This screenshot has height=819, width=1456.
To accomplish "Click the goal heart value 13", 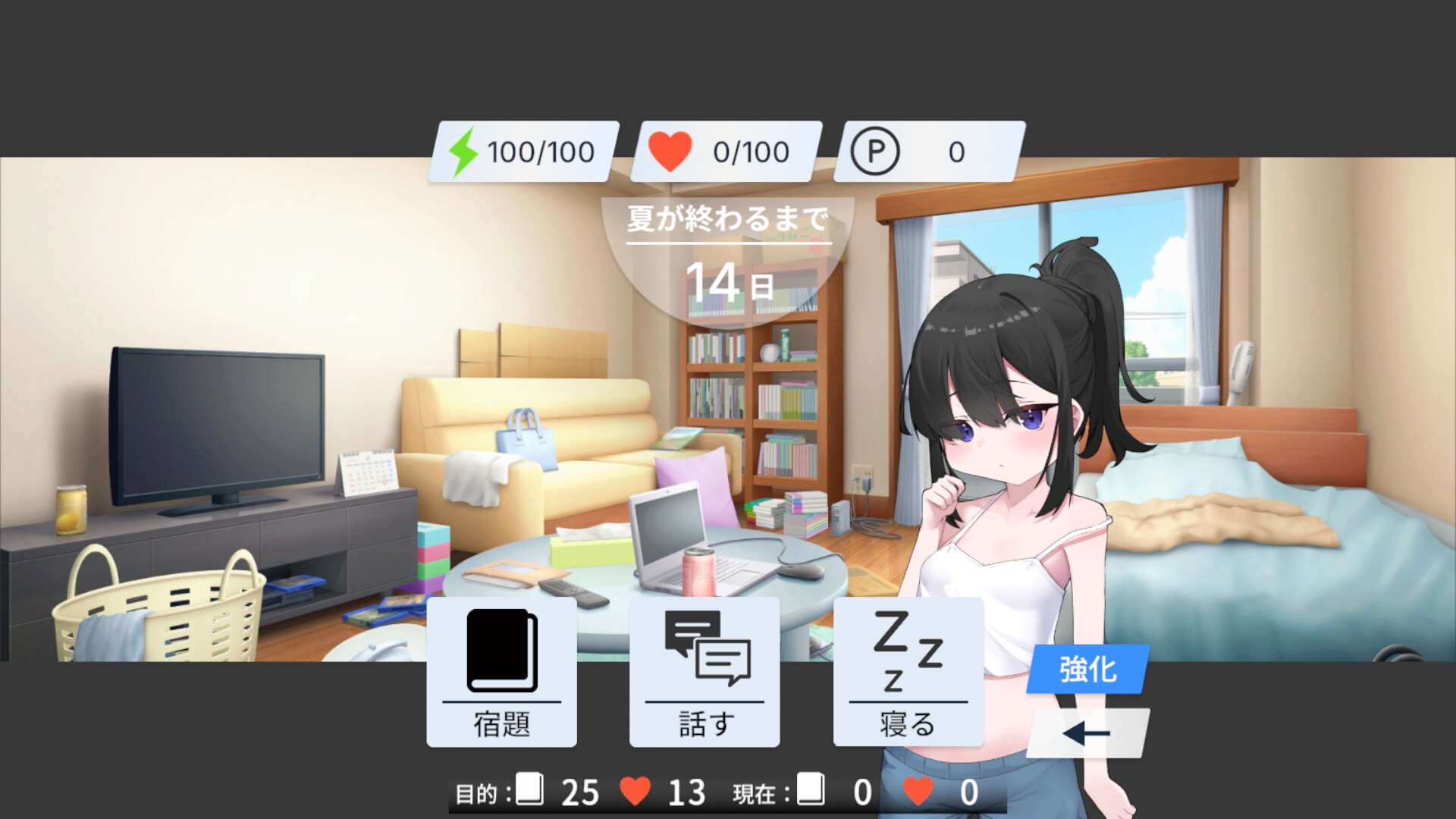I will 686,793.
